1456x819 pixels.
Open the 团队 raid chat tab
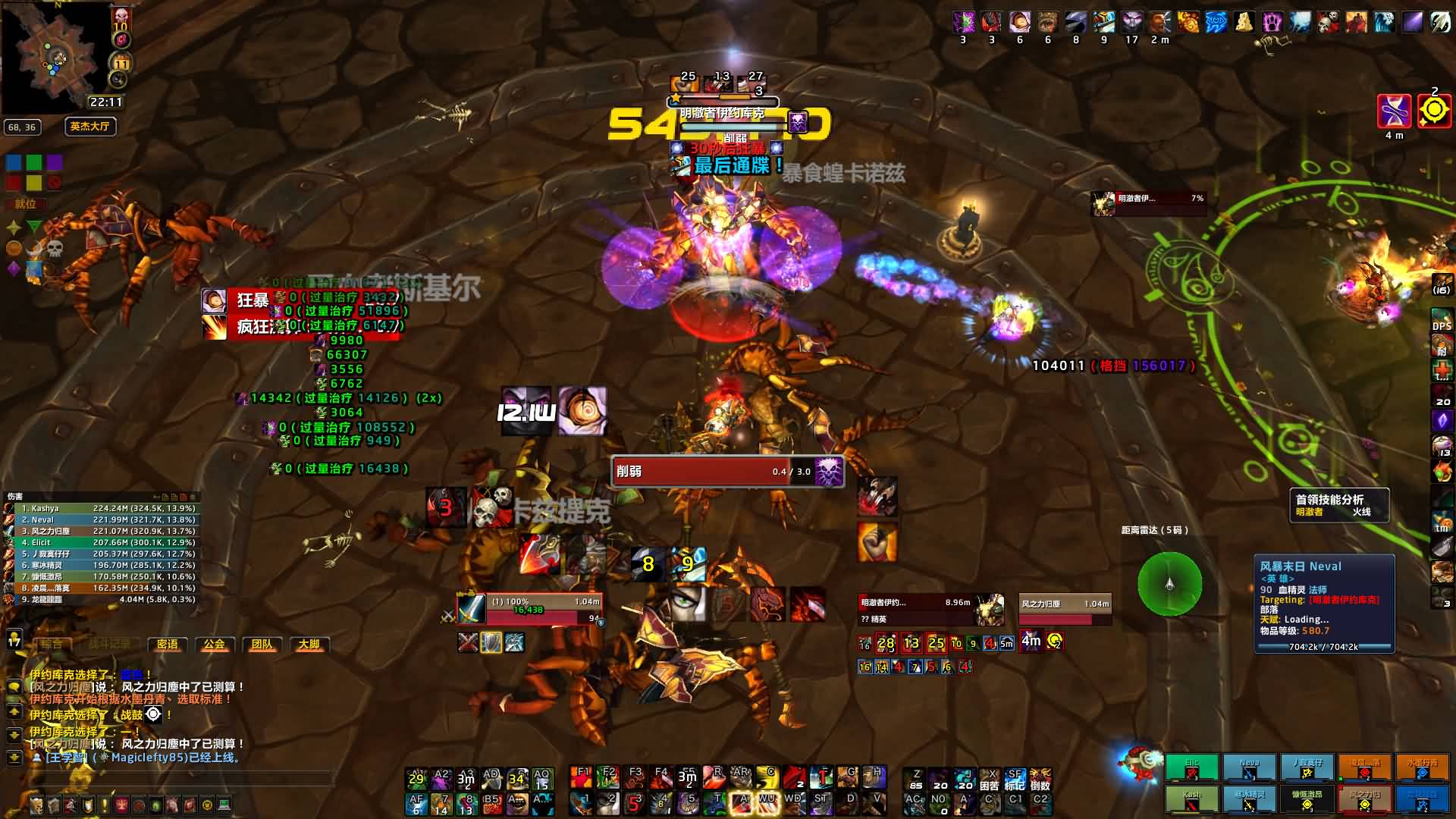coord(262,645)
